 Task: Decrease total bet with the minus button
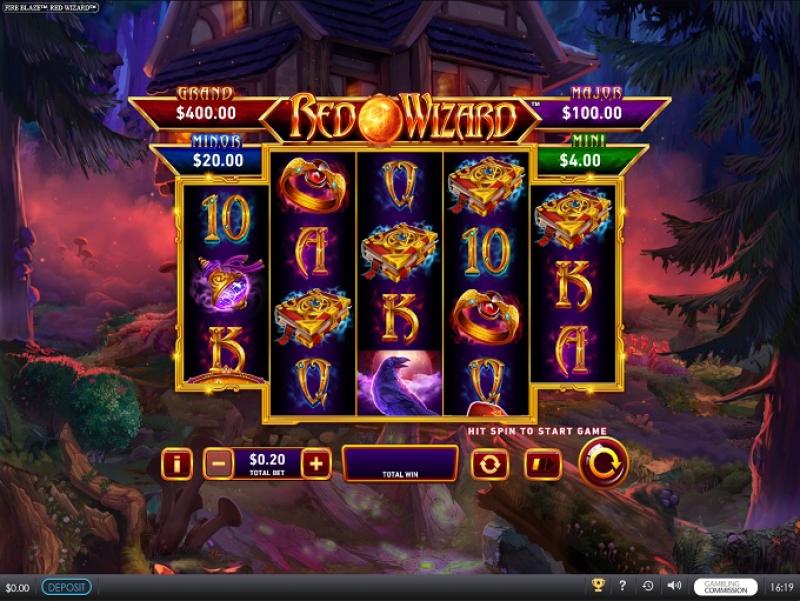click(218, 464)
